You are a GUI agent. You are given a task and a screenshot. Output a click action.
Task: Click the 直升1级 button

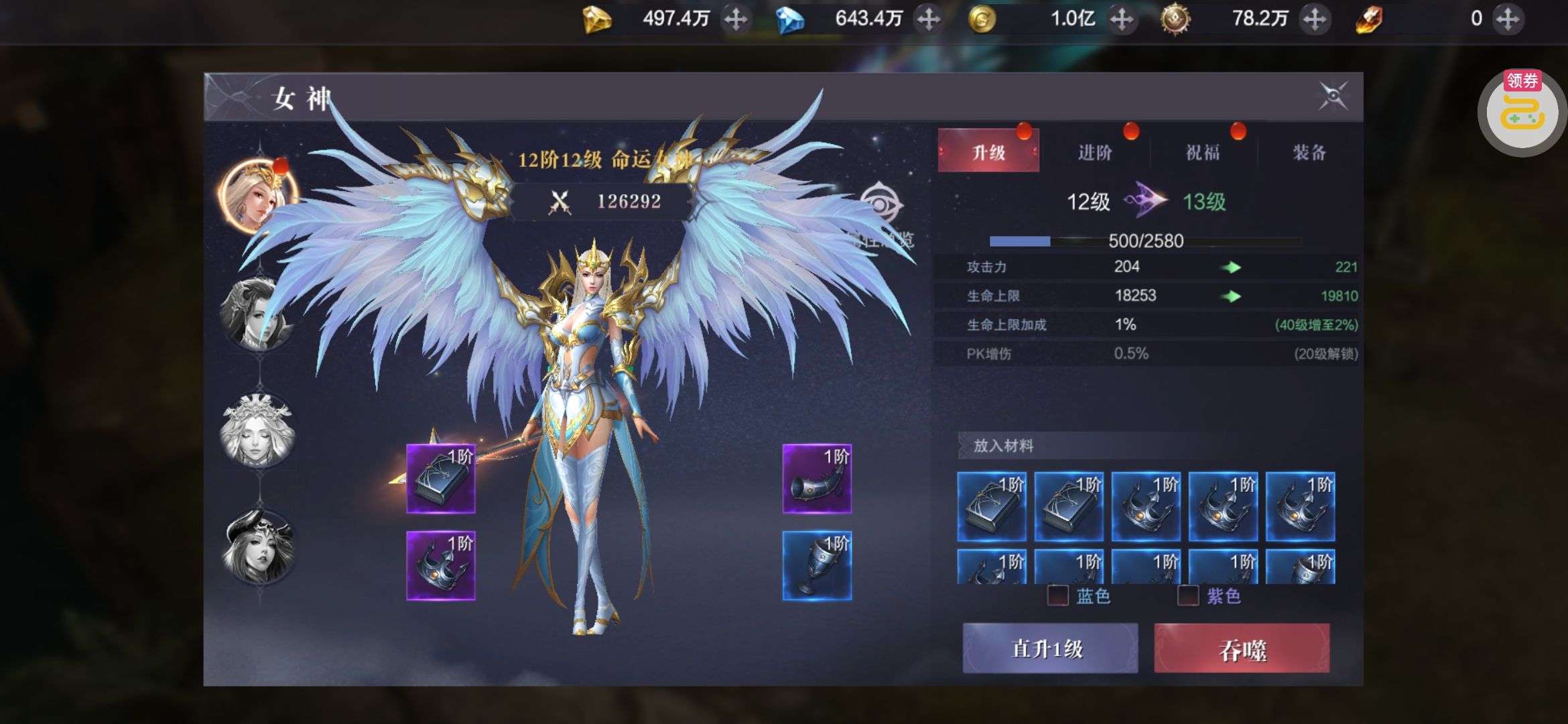(x=1049, y=648)
